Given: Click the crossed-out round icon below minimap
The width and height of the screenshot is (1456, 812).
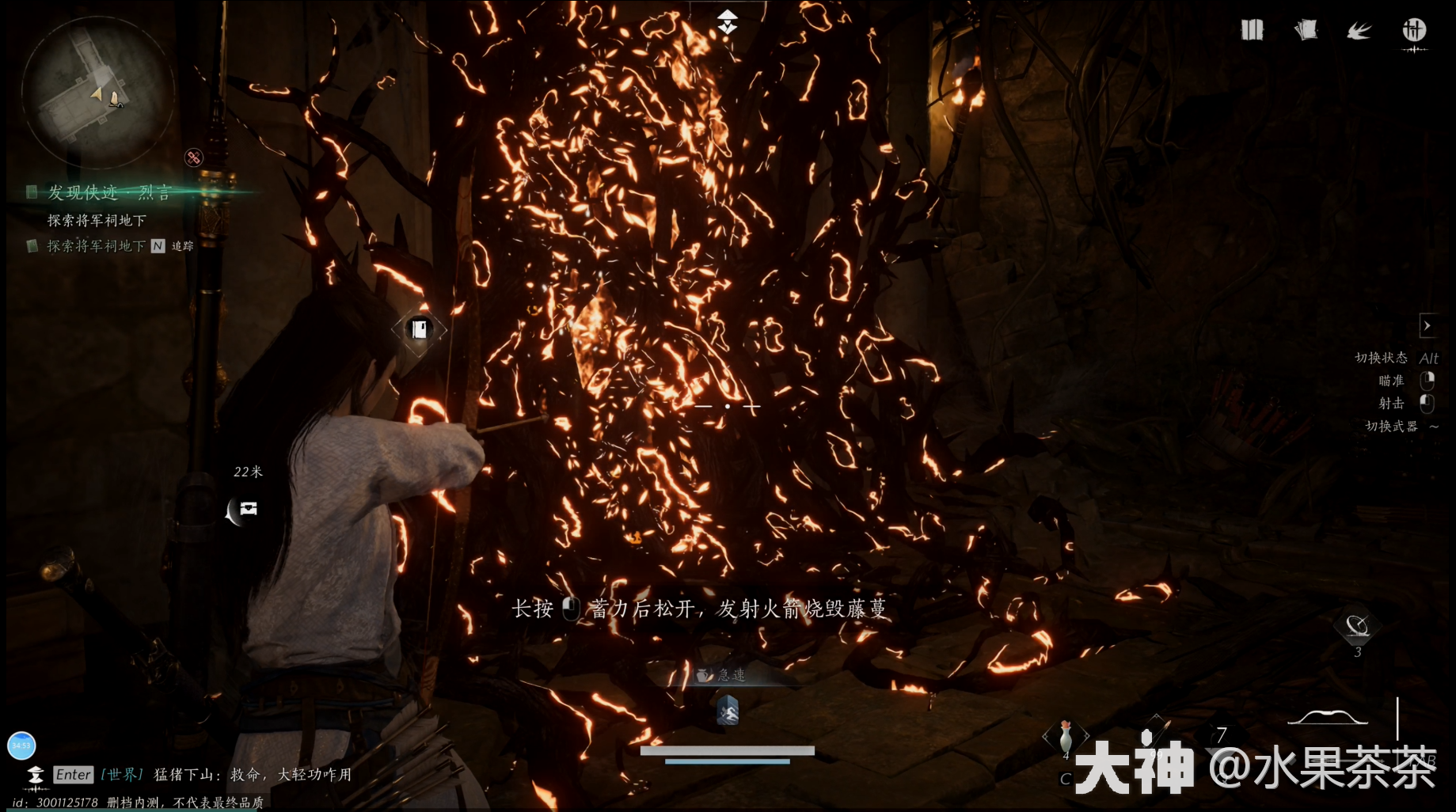Looking at the screenshot, I should click(194, 157).
